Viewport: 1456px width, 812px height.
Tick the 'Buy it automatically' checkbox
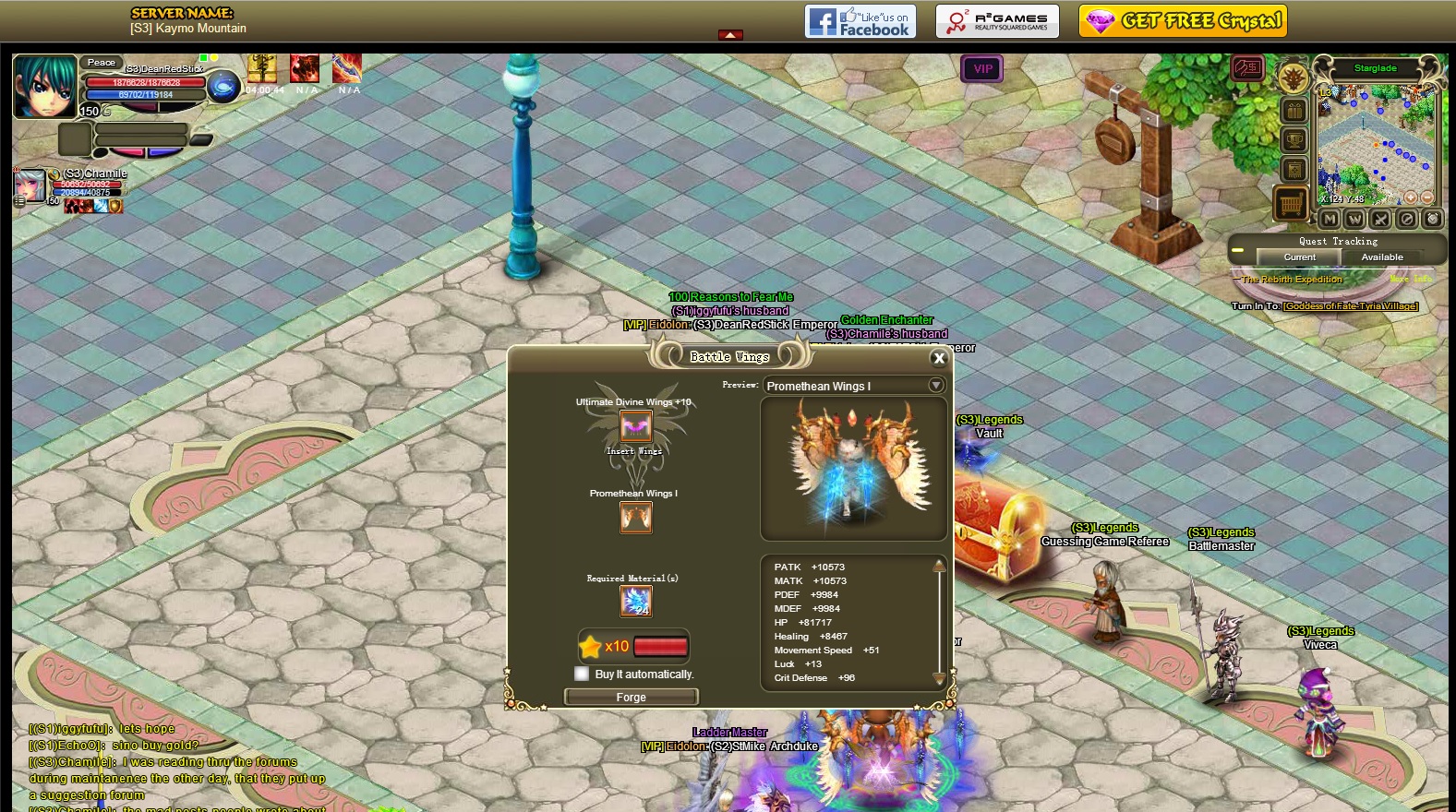tap(582, 674)
